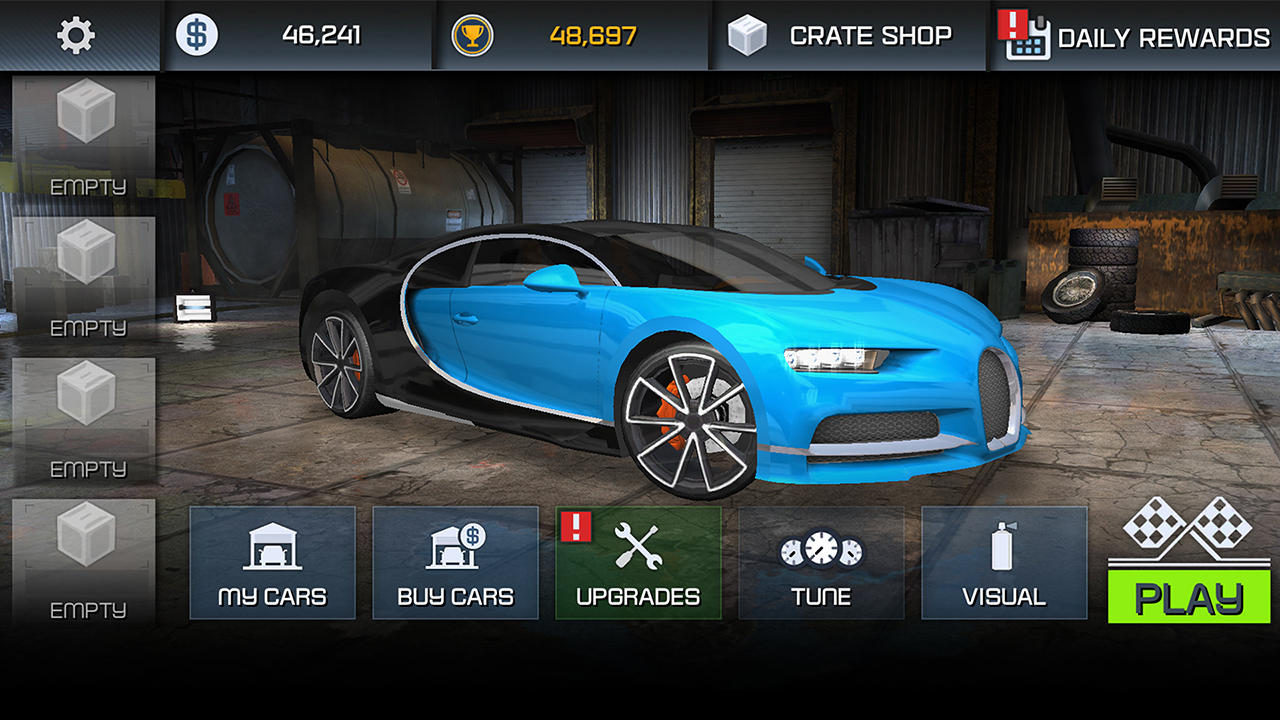Image resolution: width=1280 pixels, height=720 pixels.
Task: Click the second Empty crate slot
Action: click(85, 275)
